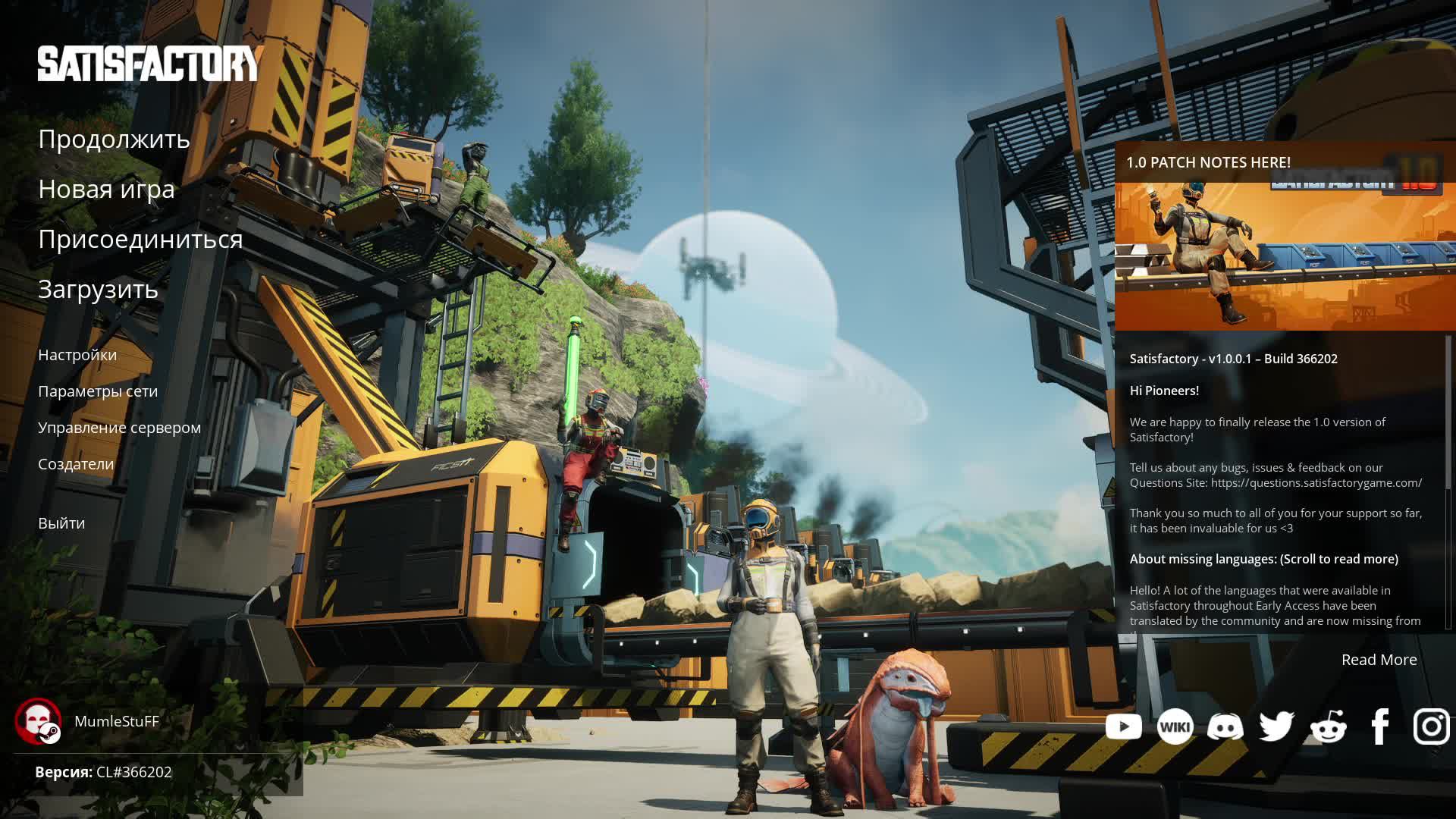
Task: Open the Wiki icon link
Action: click(1175, 726)
